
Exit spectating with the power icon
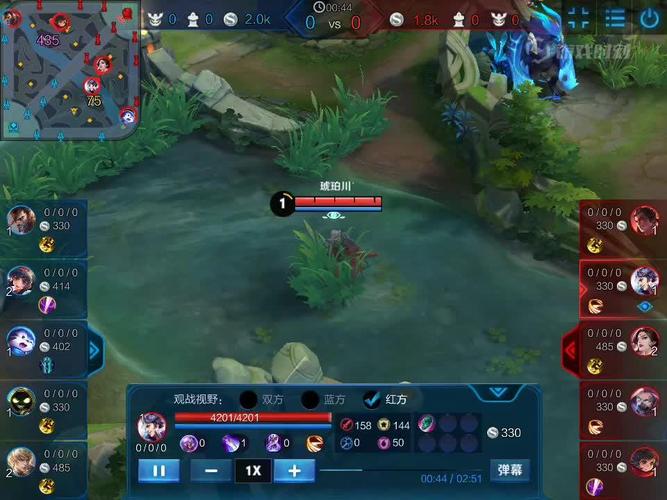(x=648, y=17)
